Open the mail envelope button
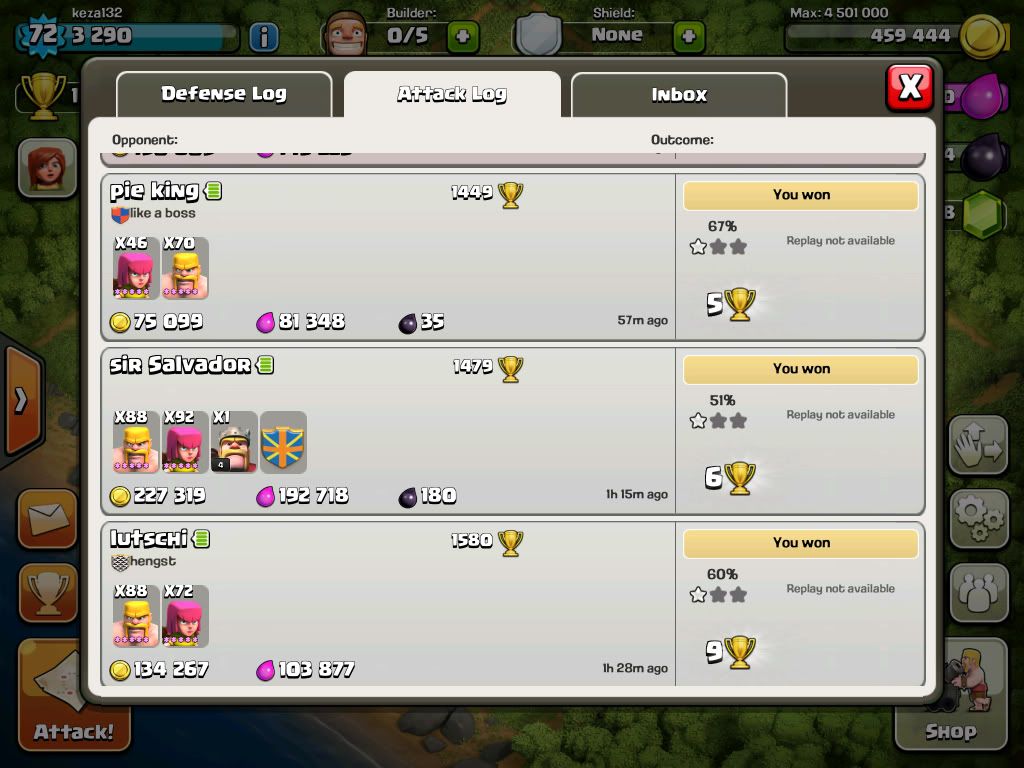Viewport: 1024px width, 768px height. [x=46, y=518]
